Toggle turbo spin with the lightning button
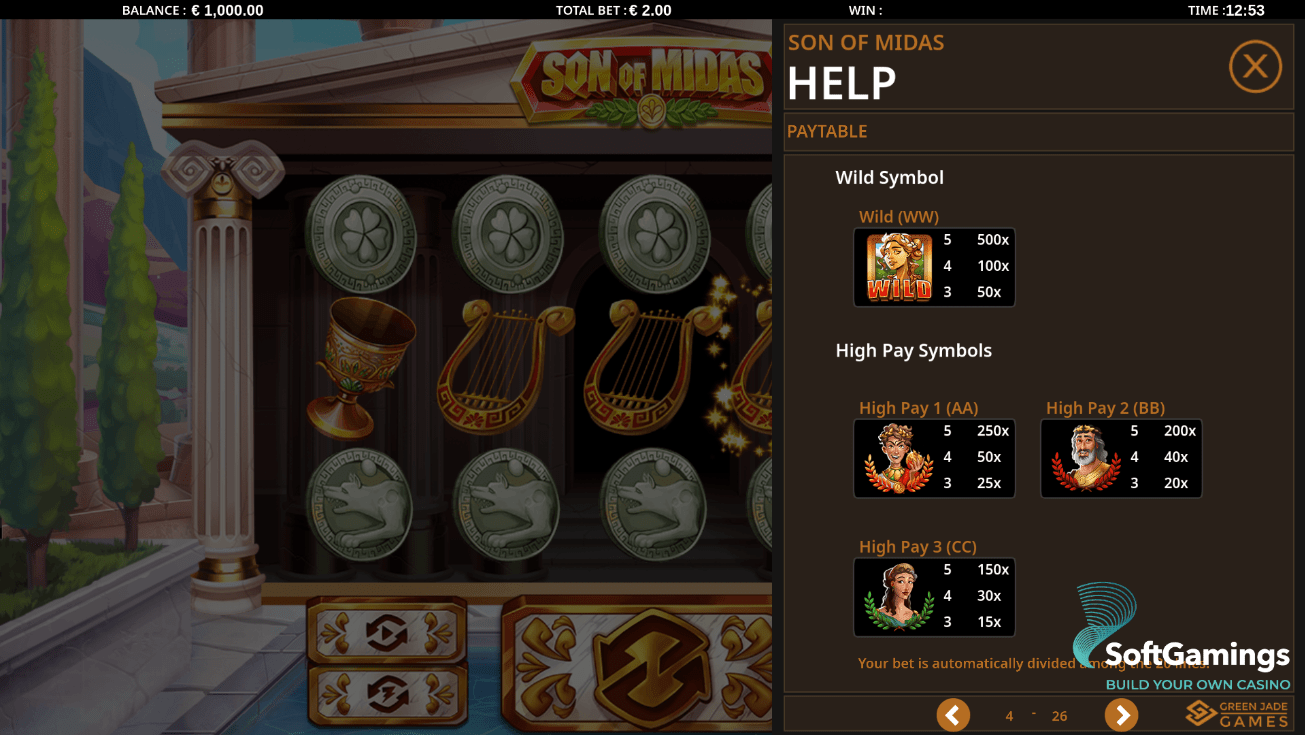Image resolution: width=1305 pixels, height=735 pixels. point(386,693)
